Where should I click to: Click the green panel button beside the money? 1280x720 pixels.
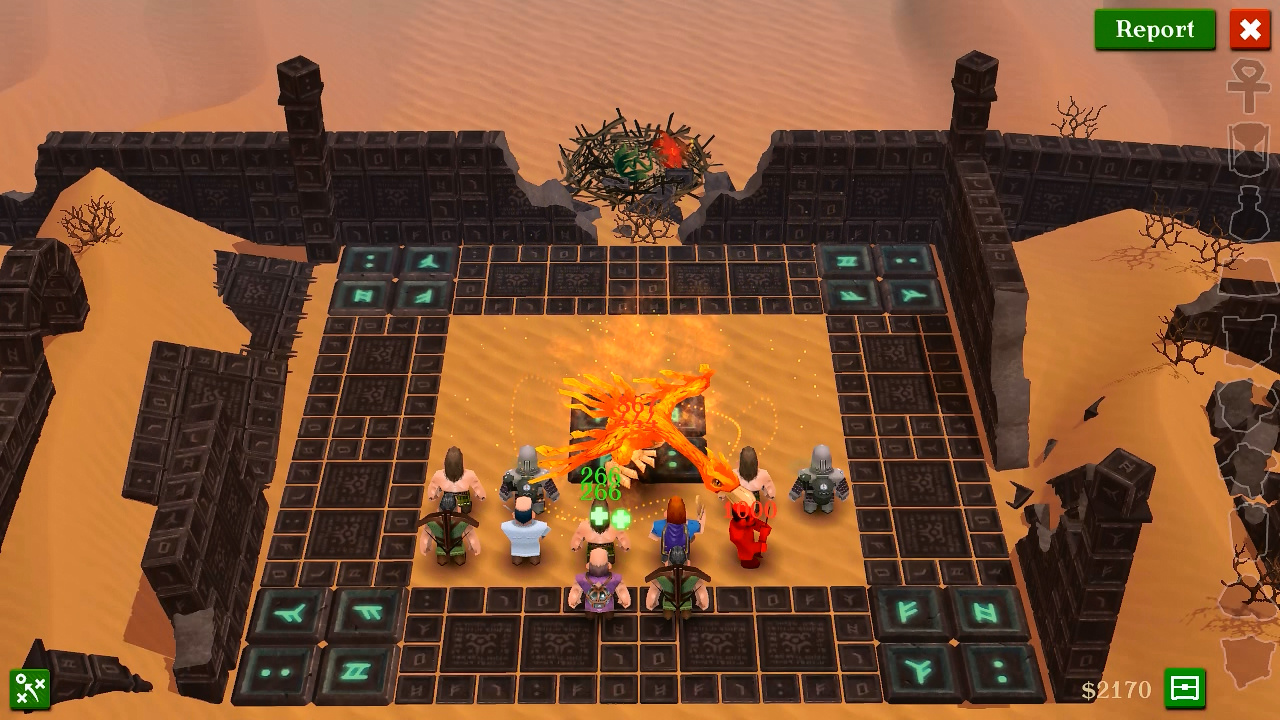pos(1184,688)
